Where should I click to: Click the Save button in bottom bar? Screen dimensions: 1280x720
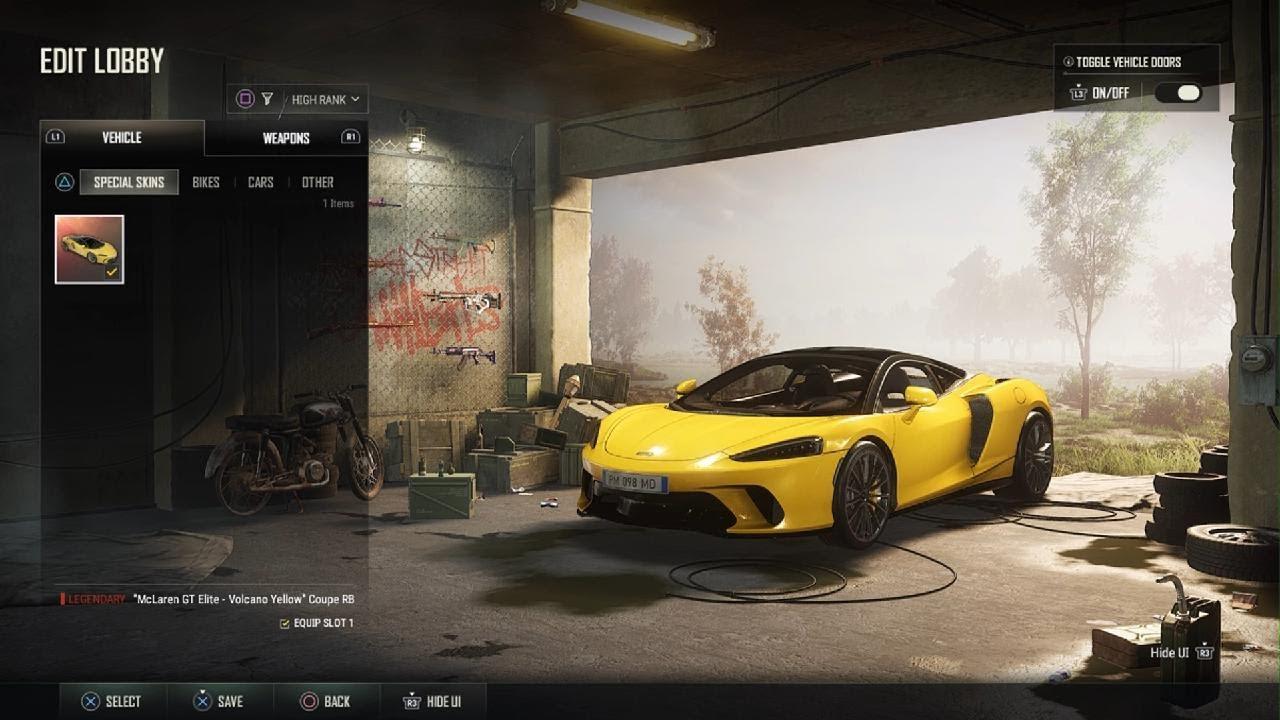[218, 701]
